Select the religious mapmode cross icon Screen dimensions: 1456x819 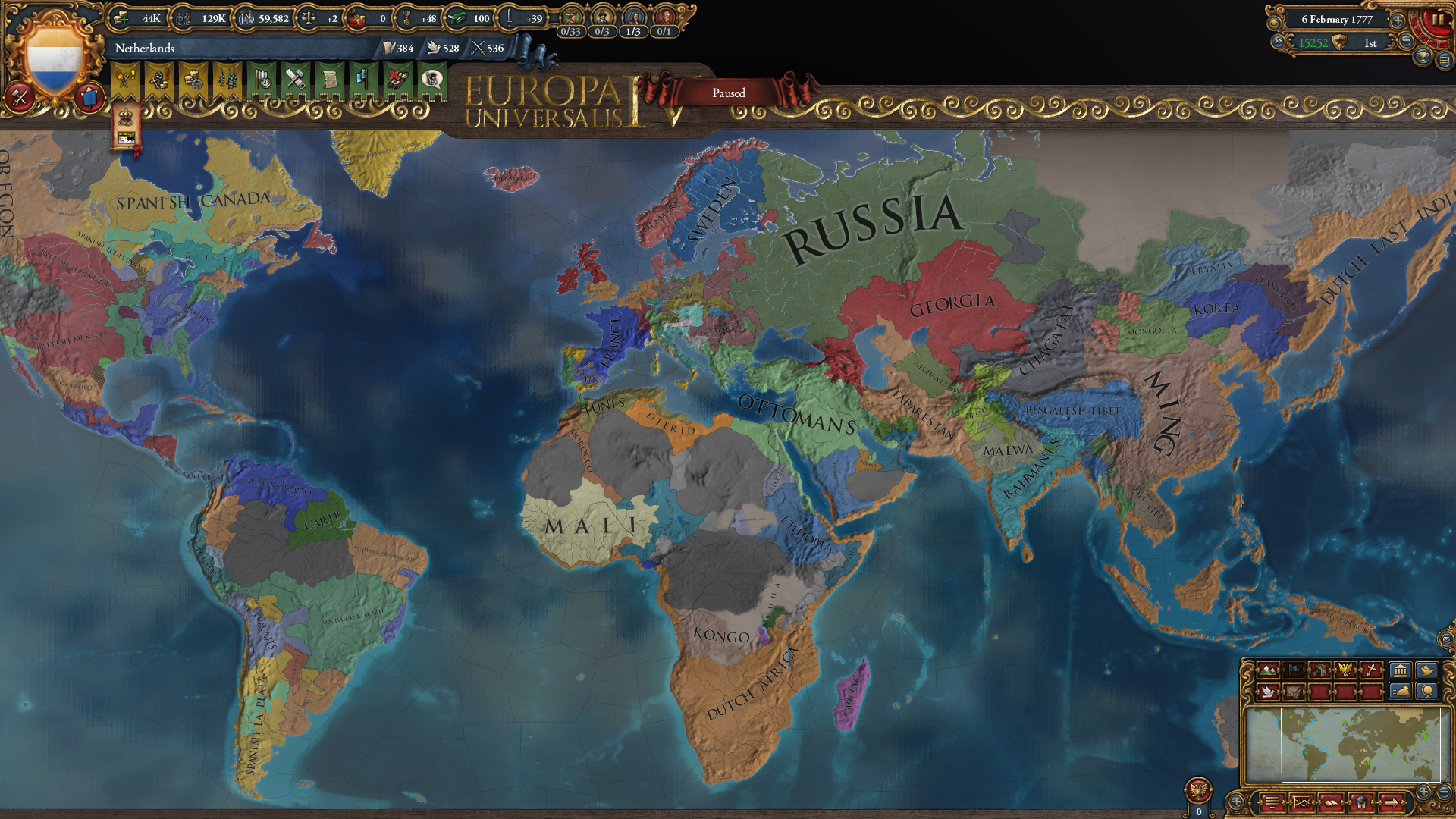(1371, 670)
